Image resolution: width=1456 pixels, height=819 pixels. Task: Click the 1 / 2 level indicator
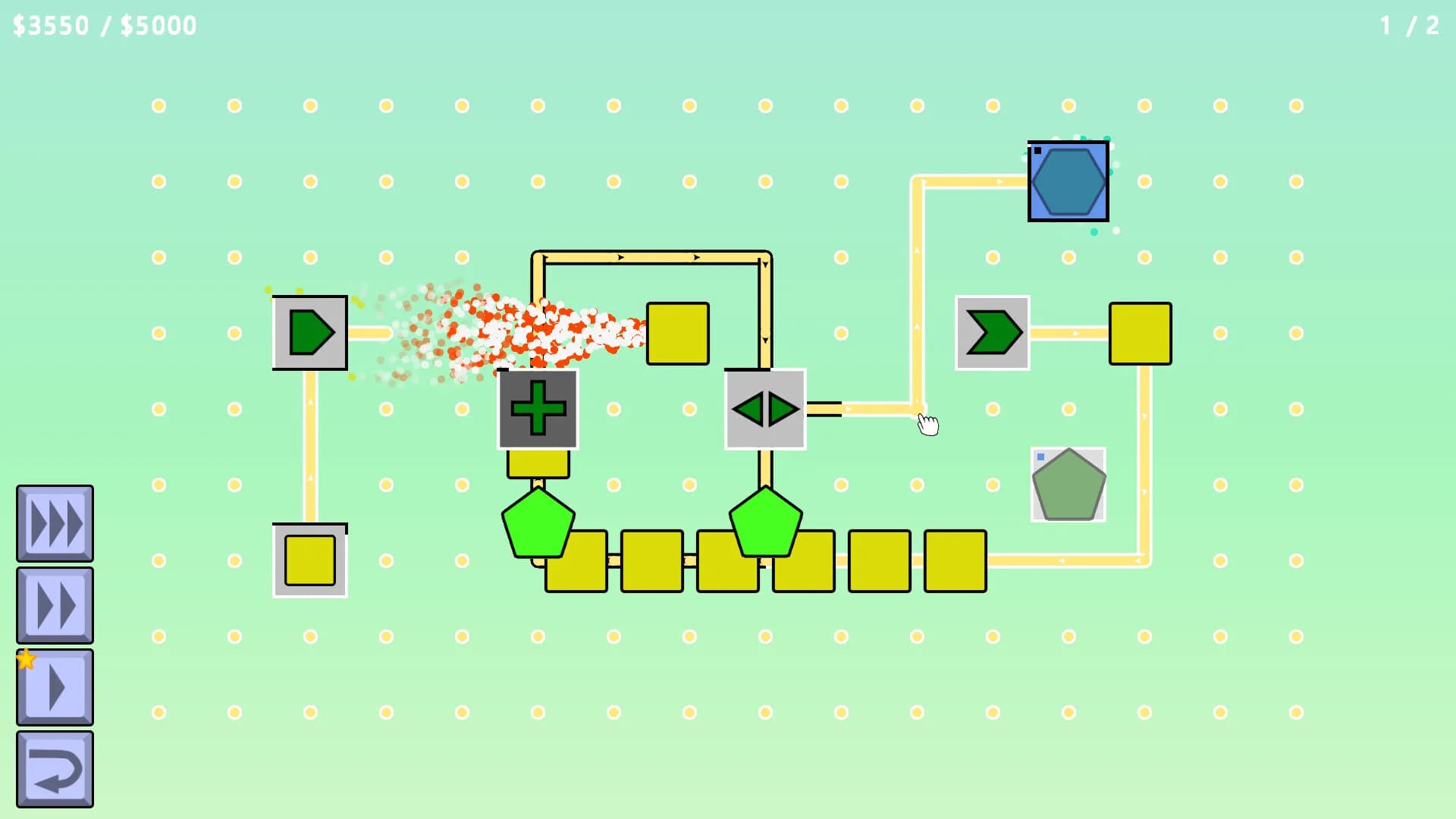pos(1407,25)
